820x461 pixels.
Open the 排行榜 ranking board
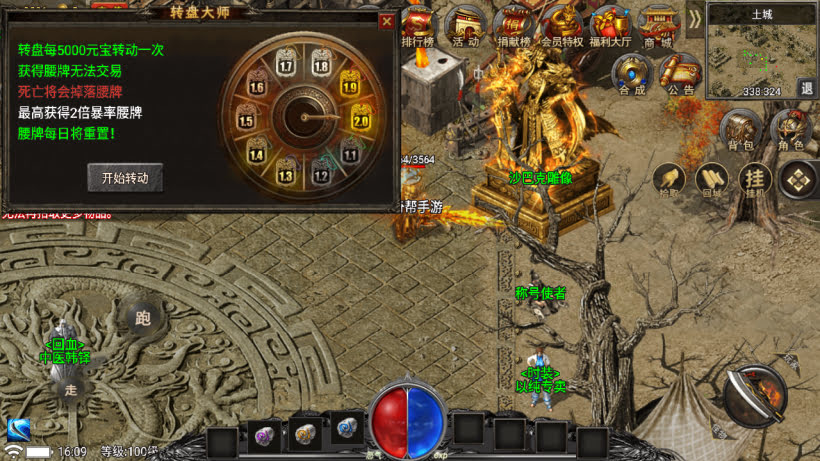pos(419,27)
